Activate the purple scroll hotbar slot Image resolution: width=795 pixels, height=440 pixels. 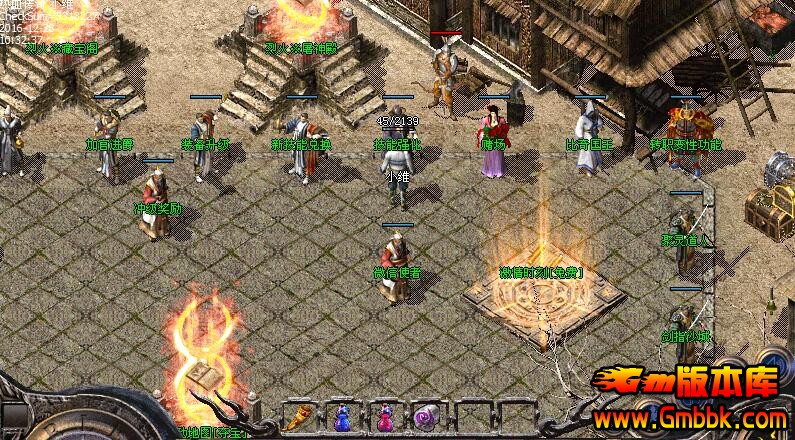click(425, 418)
